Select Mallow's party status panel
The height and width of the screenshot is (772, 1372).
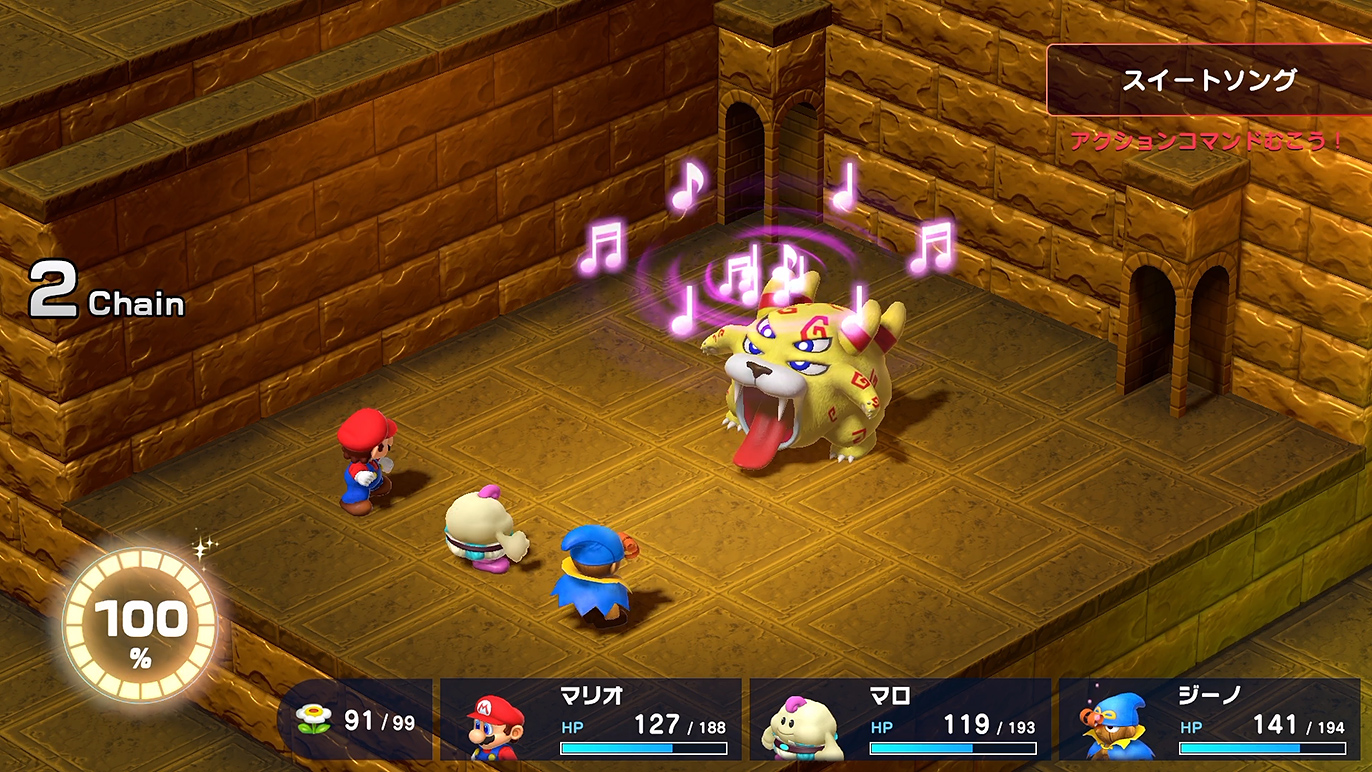coord(900,719)
